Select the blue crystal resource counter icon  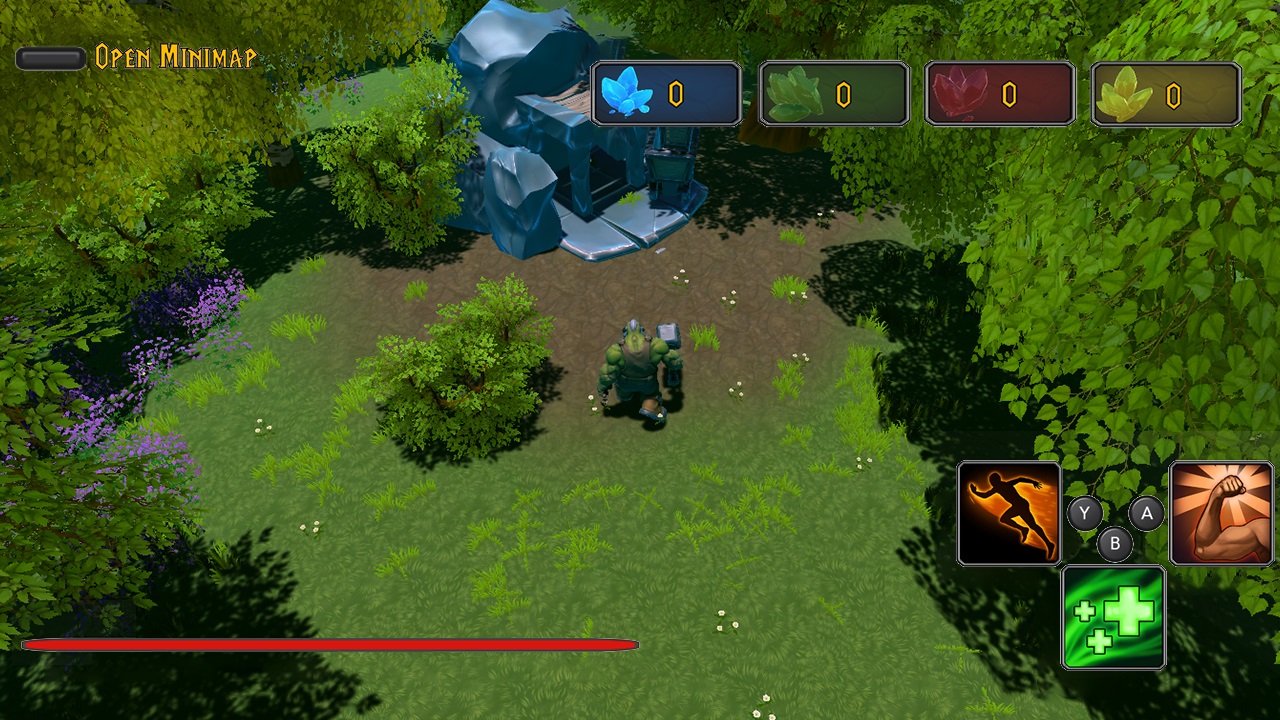pyautogui.click(x=629, y=93)
